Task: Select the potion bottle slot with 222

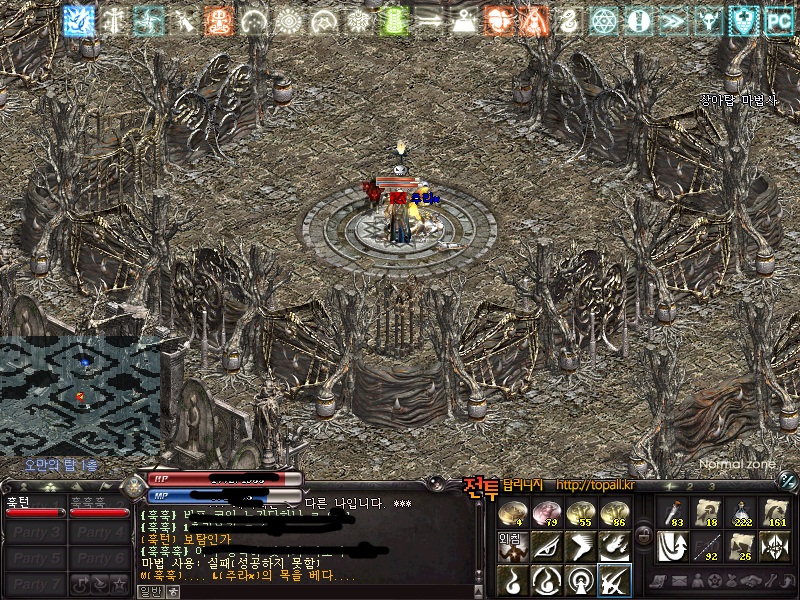Action: click(741, 513)
